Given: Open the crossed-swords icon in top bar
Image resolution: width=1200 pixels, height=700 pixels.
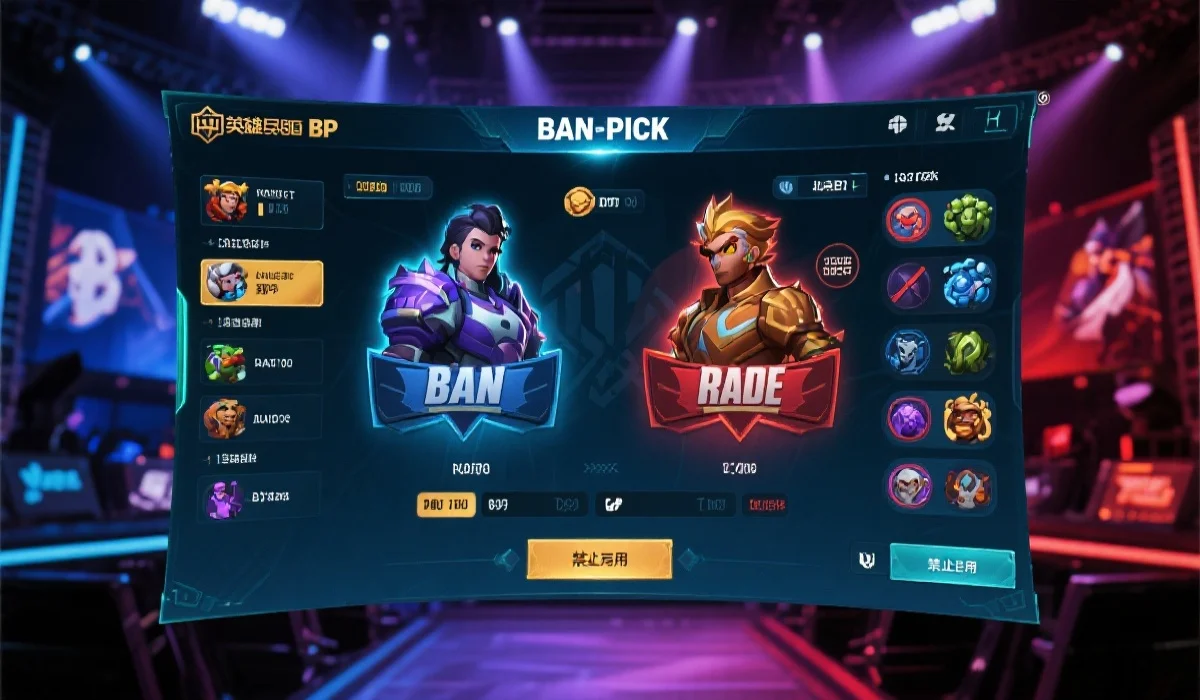Looking at the screenshot, I should coord(945,123).
